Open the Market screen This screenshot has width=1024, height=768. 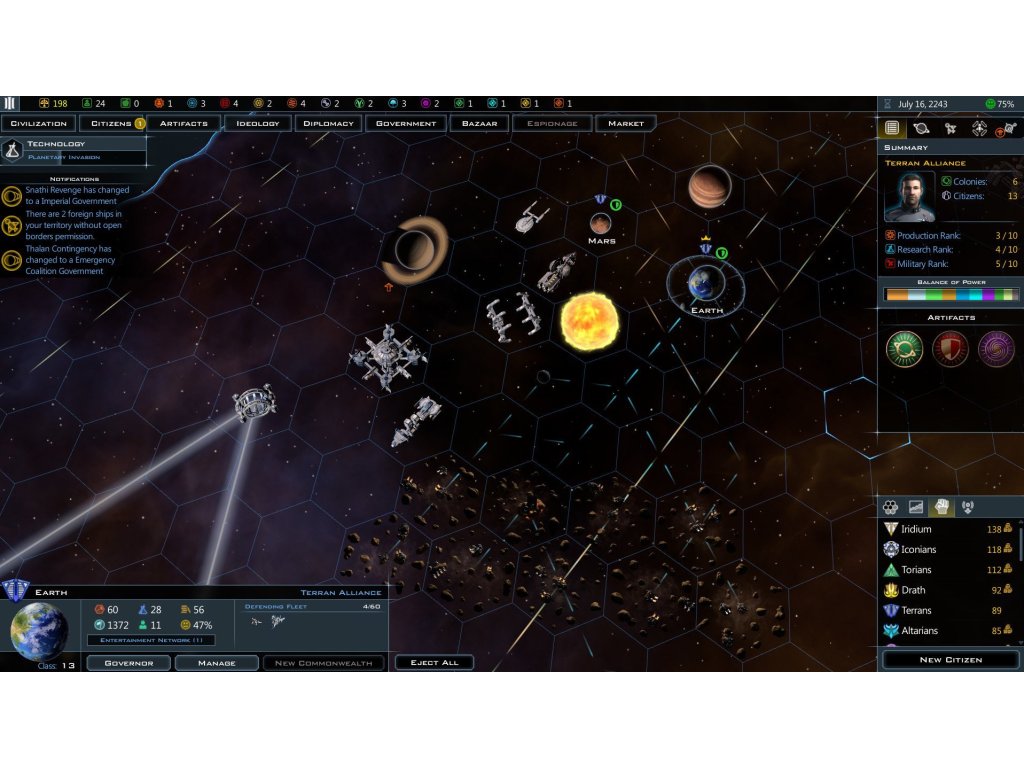626,124
